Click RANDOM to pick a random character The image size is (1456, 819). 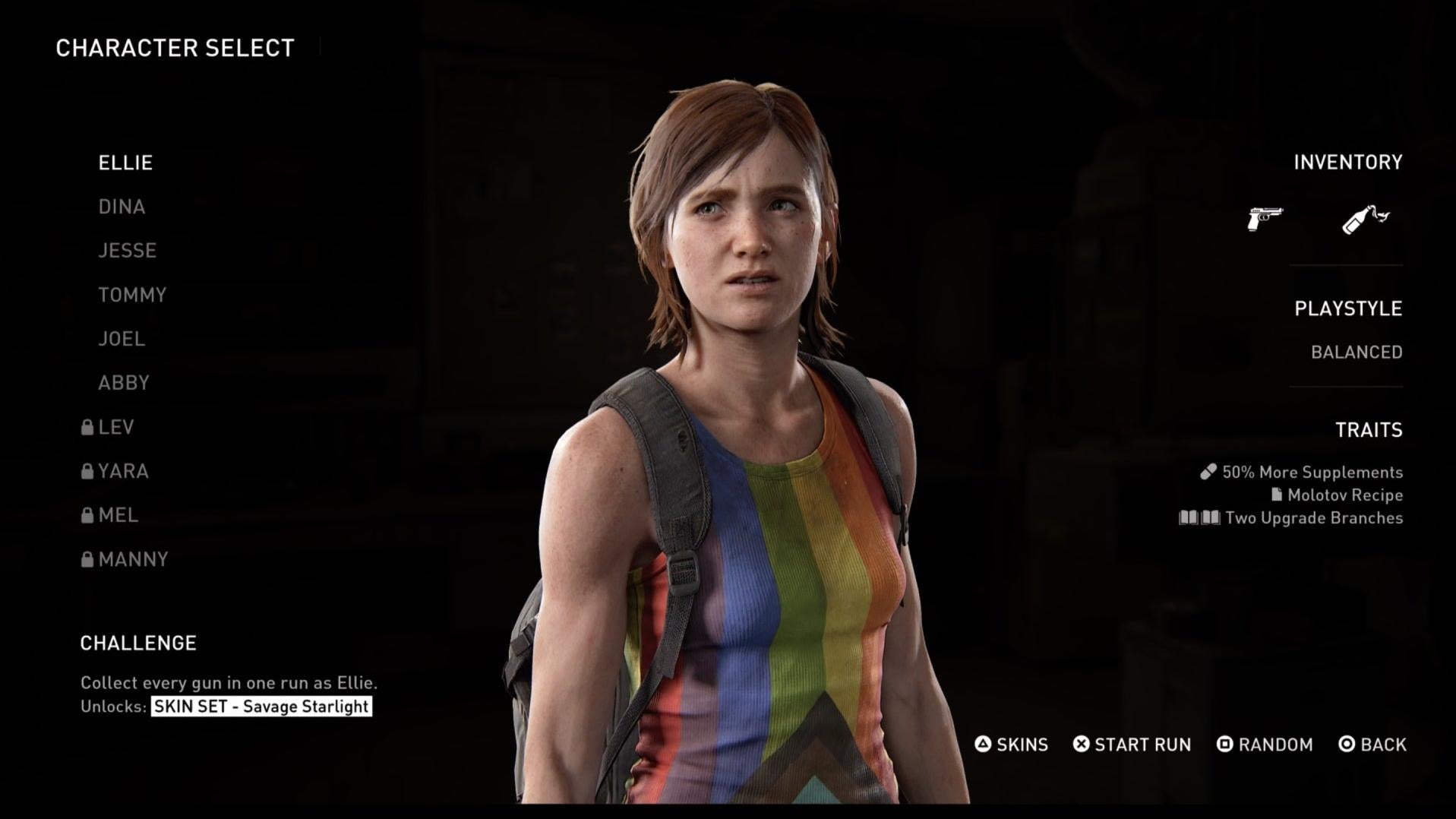click(1274, 745)
